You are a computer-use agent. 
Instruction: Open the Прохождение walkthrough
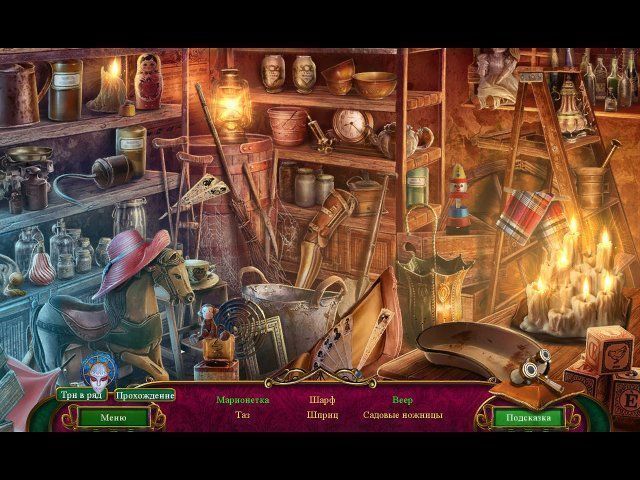pyautogui.click(x=145, y=395)
